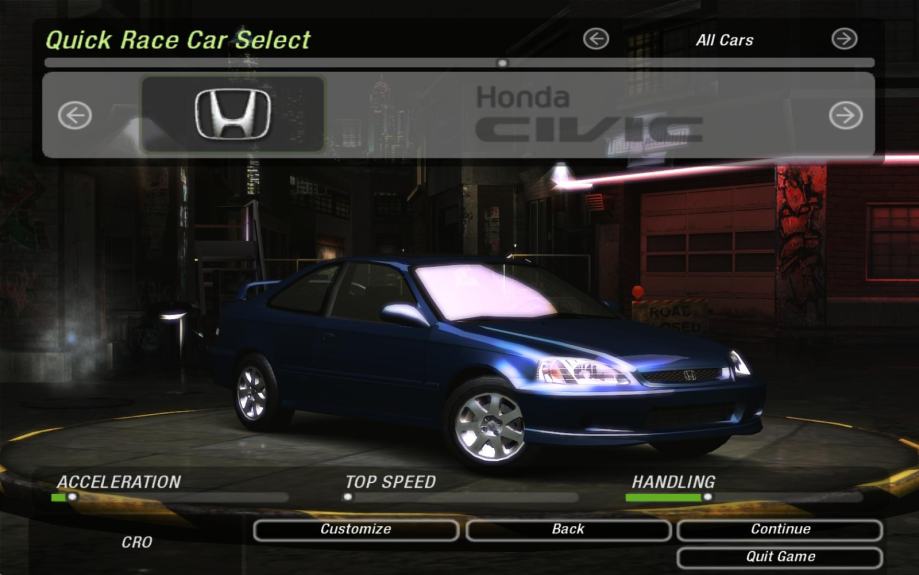Viewport: 919px width, 575px height.
Task: Show the previous car with left arrow
Action: pyautogui.click(x=75, y=116)
